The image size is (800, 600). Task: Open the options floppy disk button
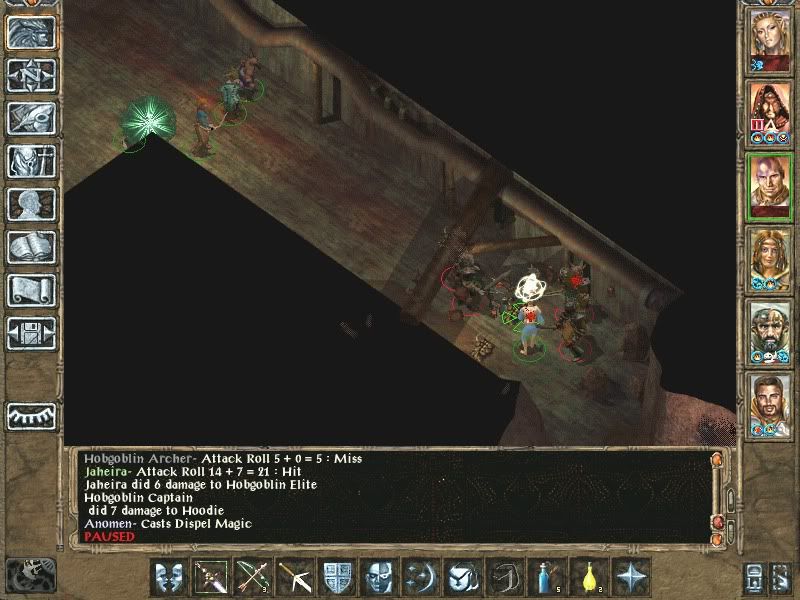coord(31,333)
